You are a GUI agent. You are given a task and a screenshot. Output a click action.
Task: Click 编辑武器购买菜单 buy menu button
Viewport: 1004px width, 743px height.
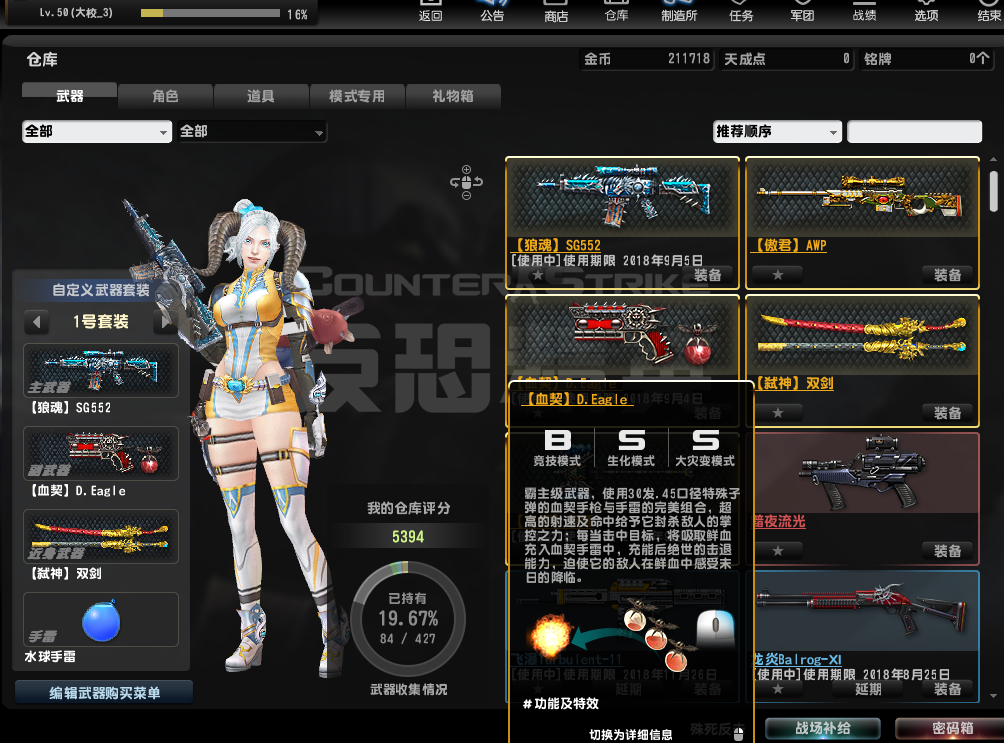pyautogui.click(x=104, y=692)
